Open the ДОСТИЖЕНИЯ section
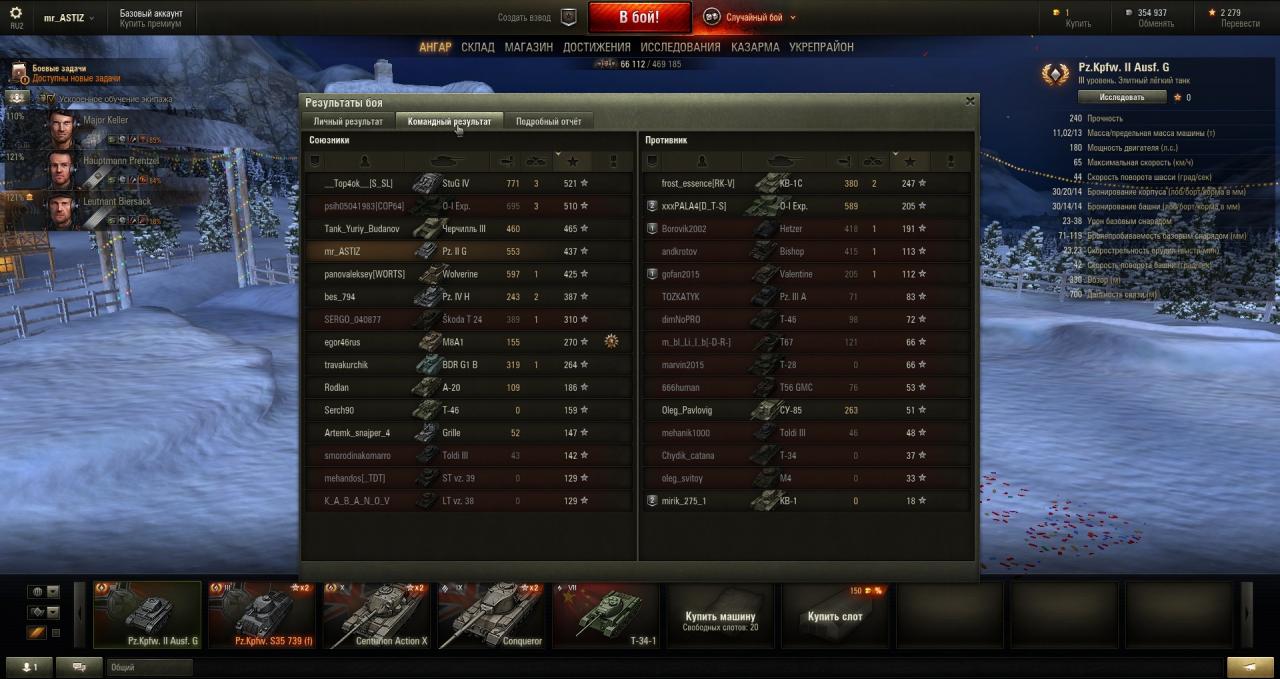 [596, 47]
